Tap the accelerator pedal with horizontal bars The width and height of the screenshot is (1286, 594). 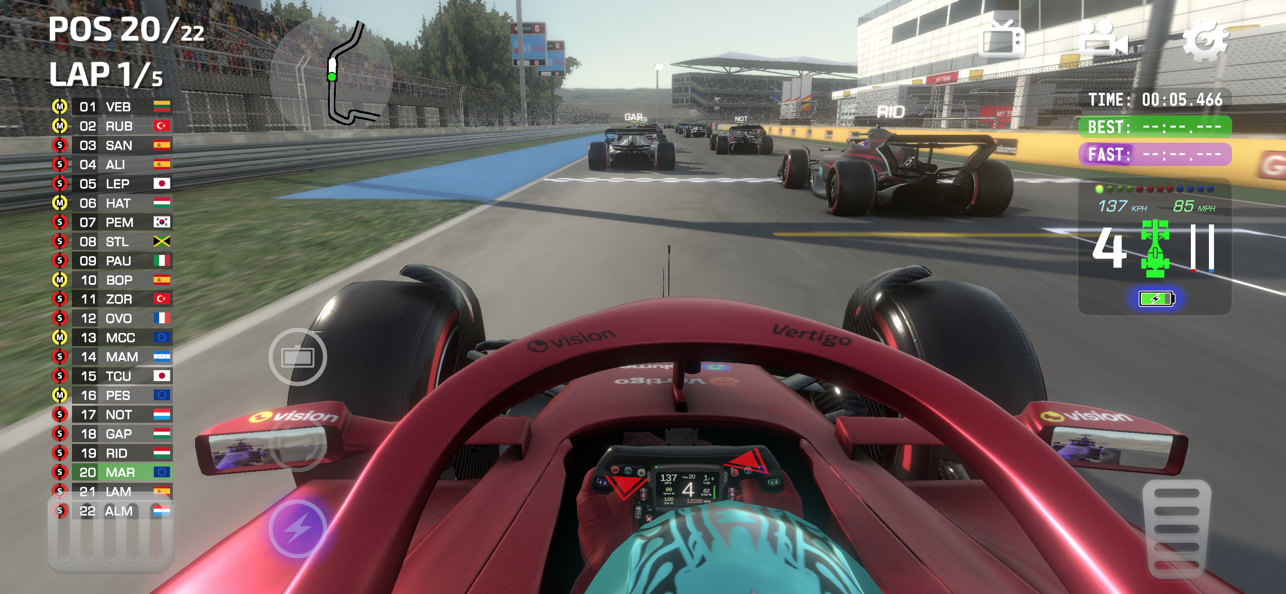tap(1176, 528)
